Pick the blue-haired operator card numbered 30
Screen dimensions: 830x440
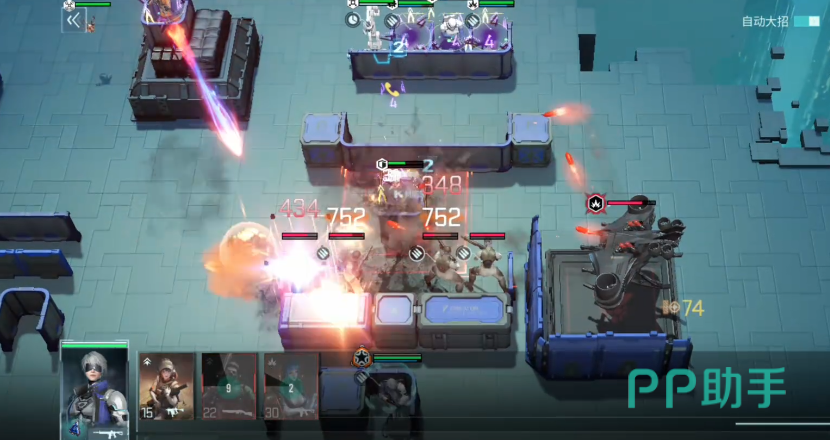pos(291,385)
